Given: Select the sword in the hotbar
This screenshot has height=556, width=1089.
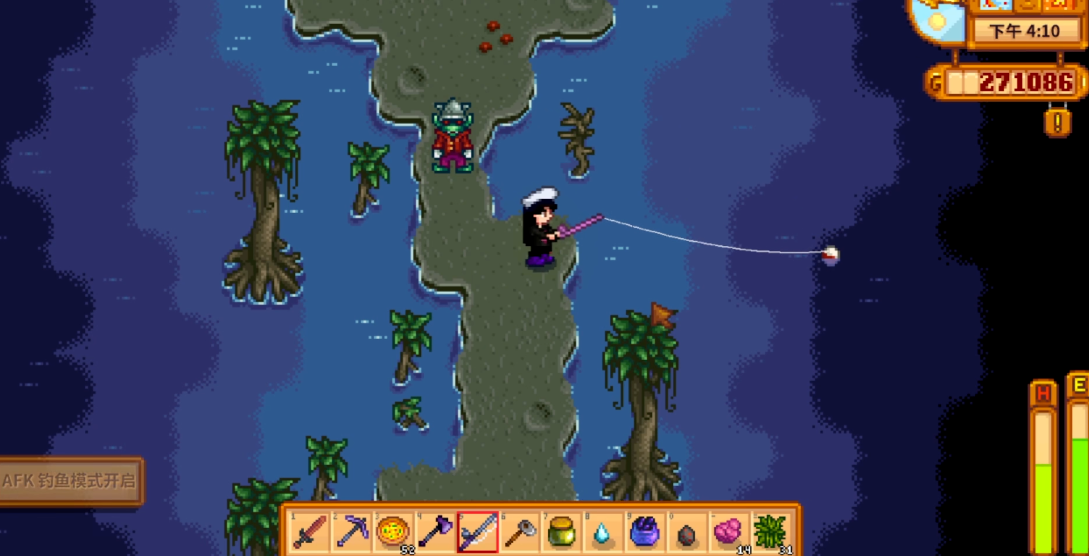Looking at the screenshot, I should [310, 530].
